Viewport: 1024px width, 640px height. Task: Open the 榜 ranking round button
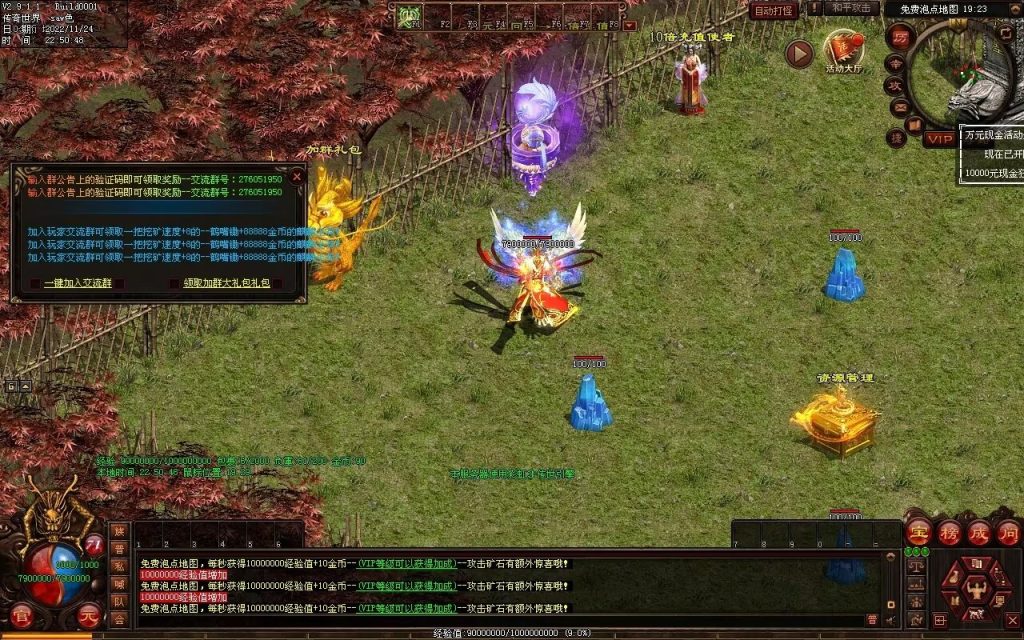948,533
